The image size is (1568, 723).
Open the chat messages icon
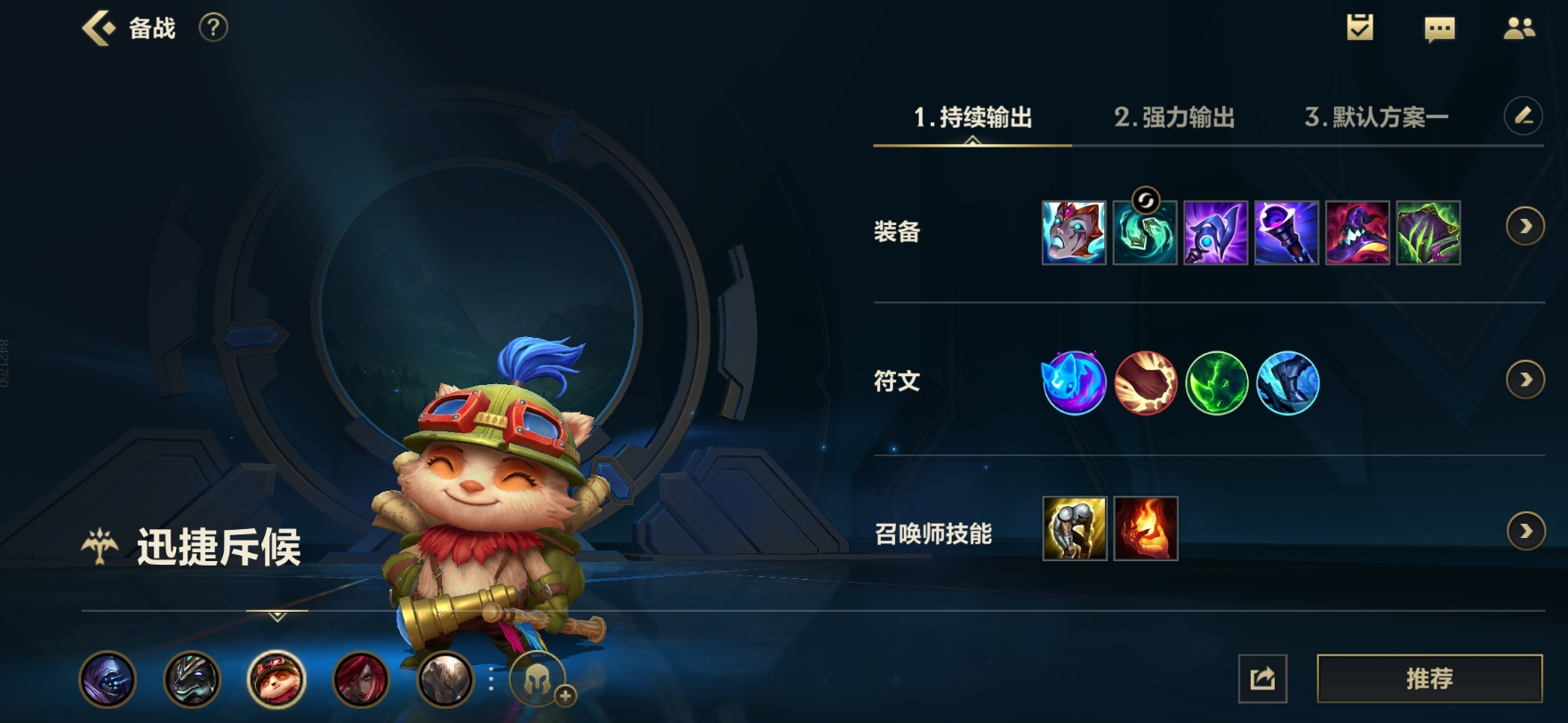pyautogui.click(x=1440, y=27)
